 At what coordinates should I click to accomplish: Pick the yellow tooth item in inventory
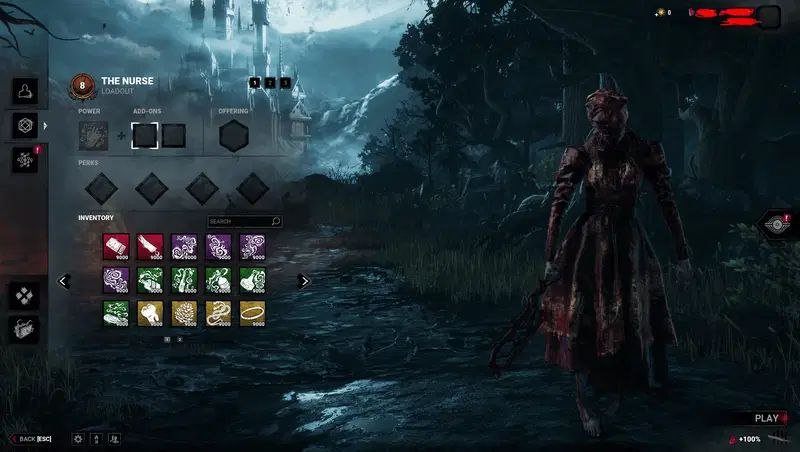[x=150, y=314]
